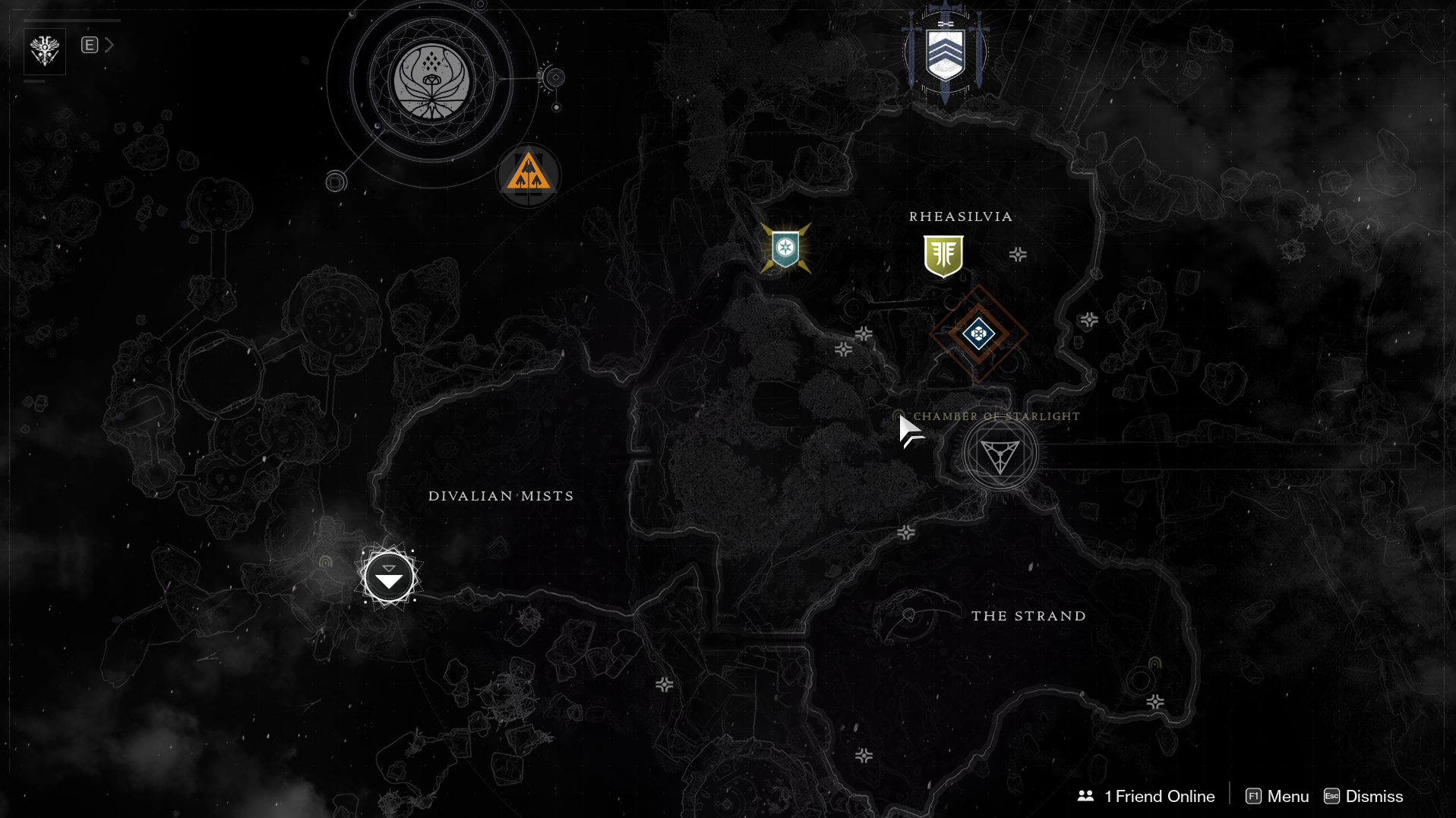This screenshot has height=818, width=1456.
Task: Open the Last Wish raid node
Action: (x=431, y=81)
